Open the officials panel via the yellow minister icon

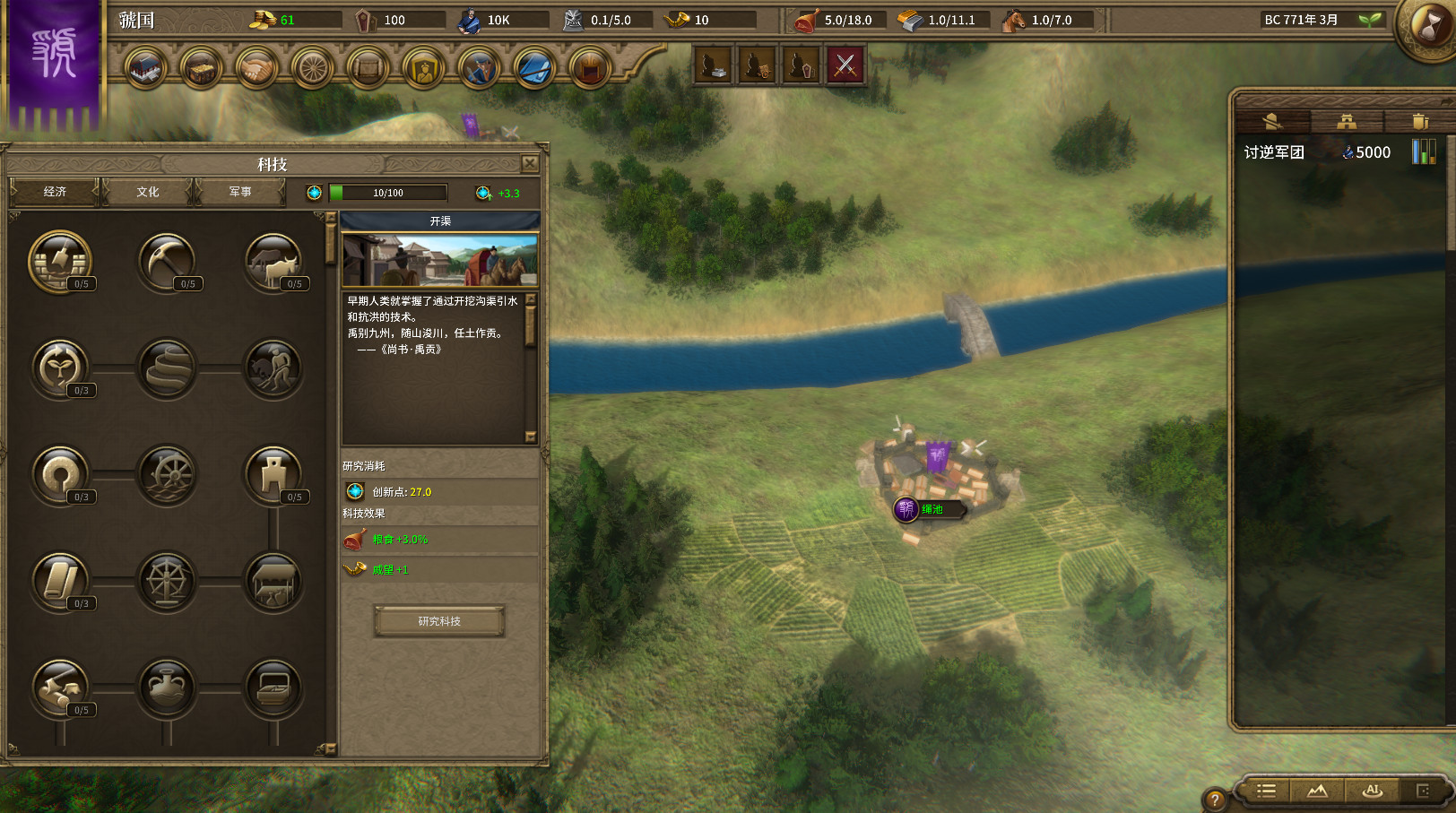coord(423,69)
